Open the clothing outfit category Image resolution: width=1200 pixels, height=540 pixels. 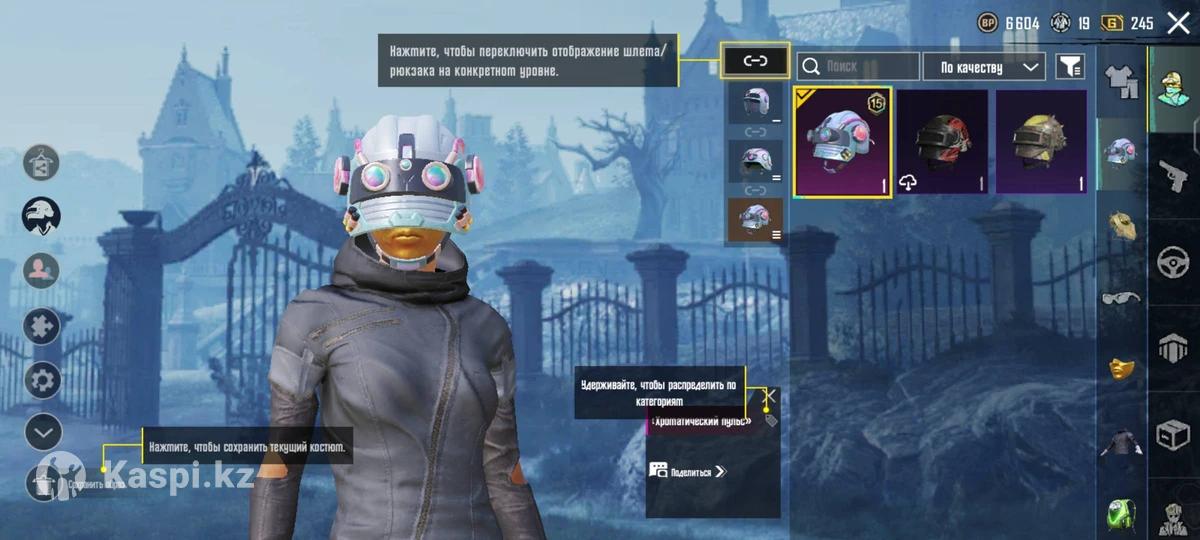[1121, 82]
